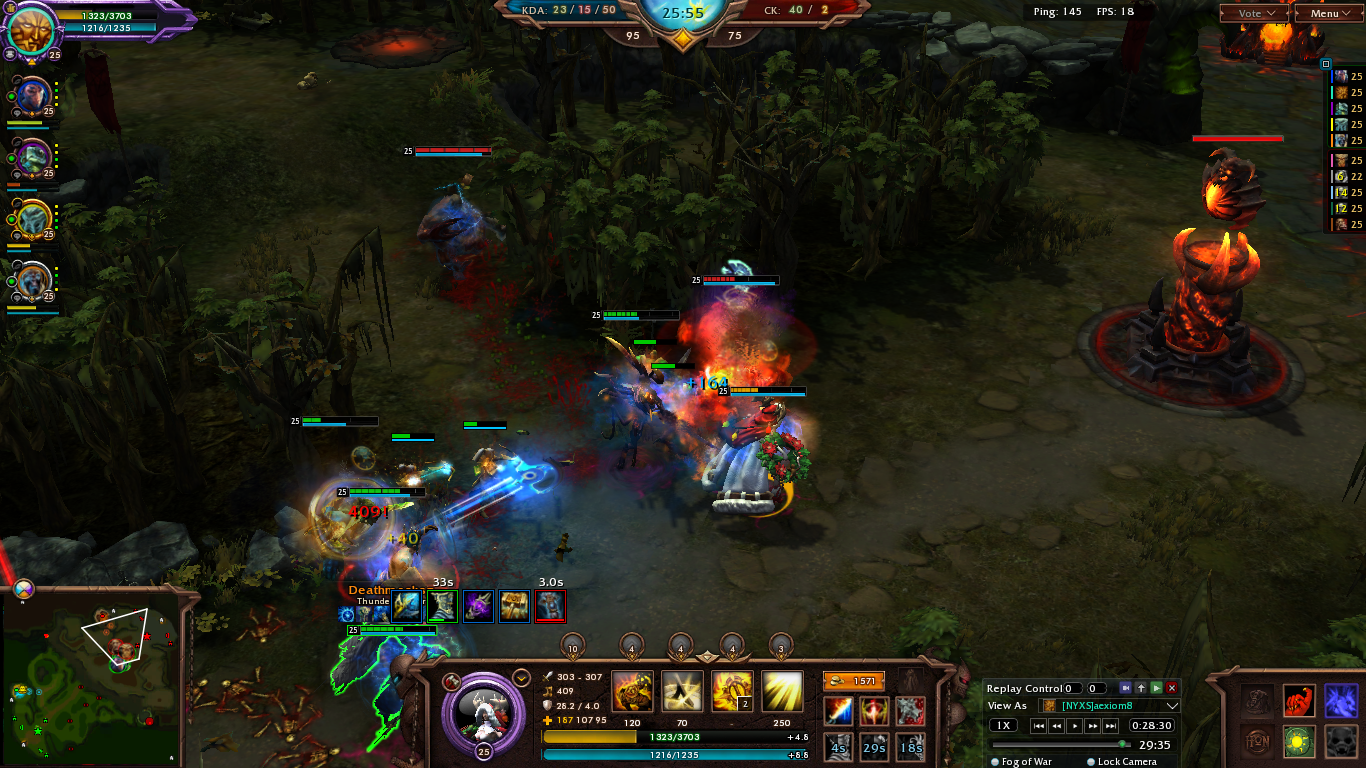Close the Replay Control panel
This screenshot has width=1366, height=768.
(1172, 688)
